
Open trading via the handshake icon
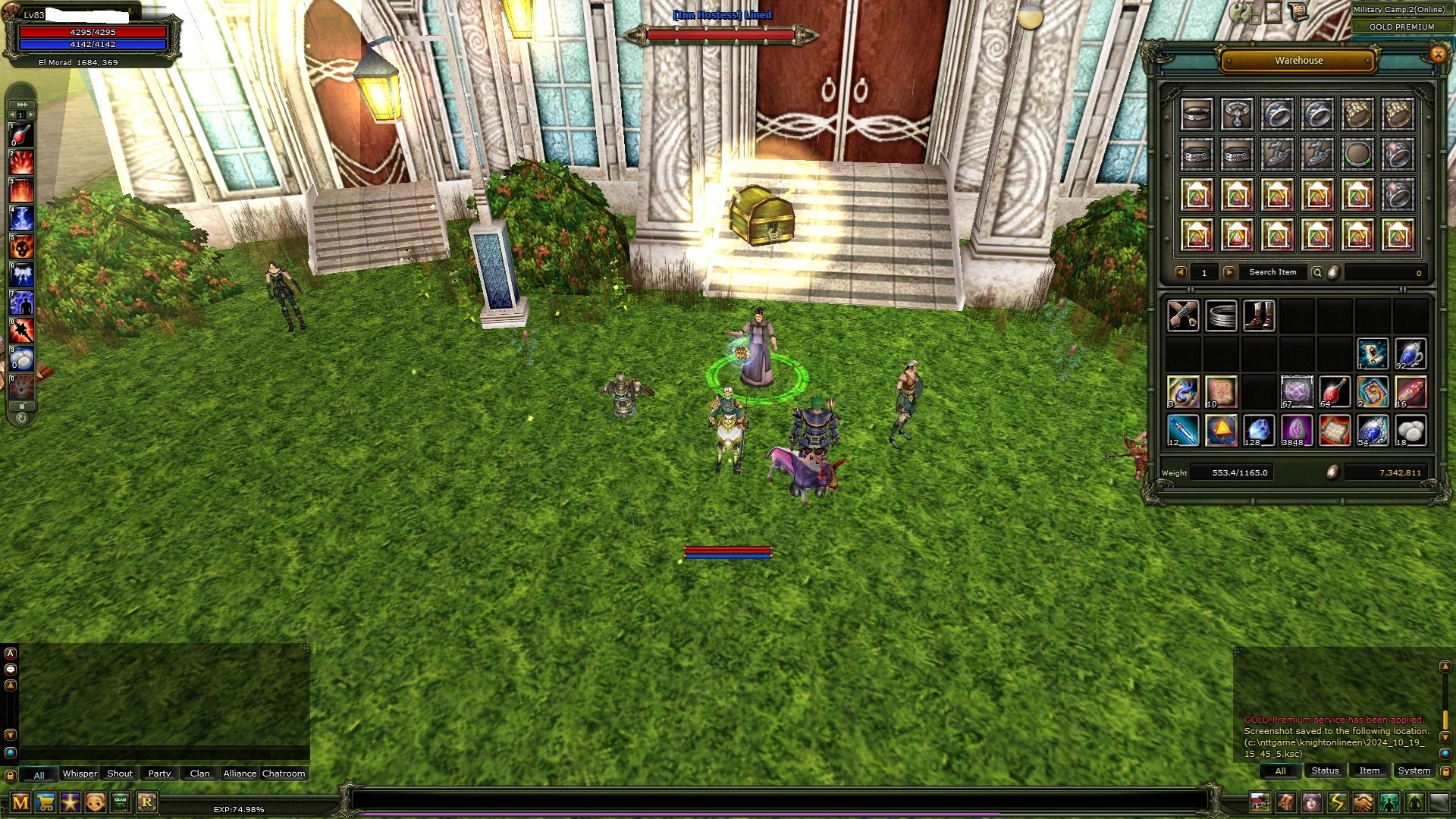(x=1362, y=802)
